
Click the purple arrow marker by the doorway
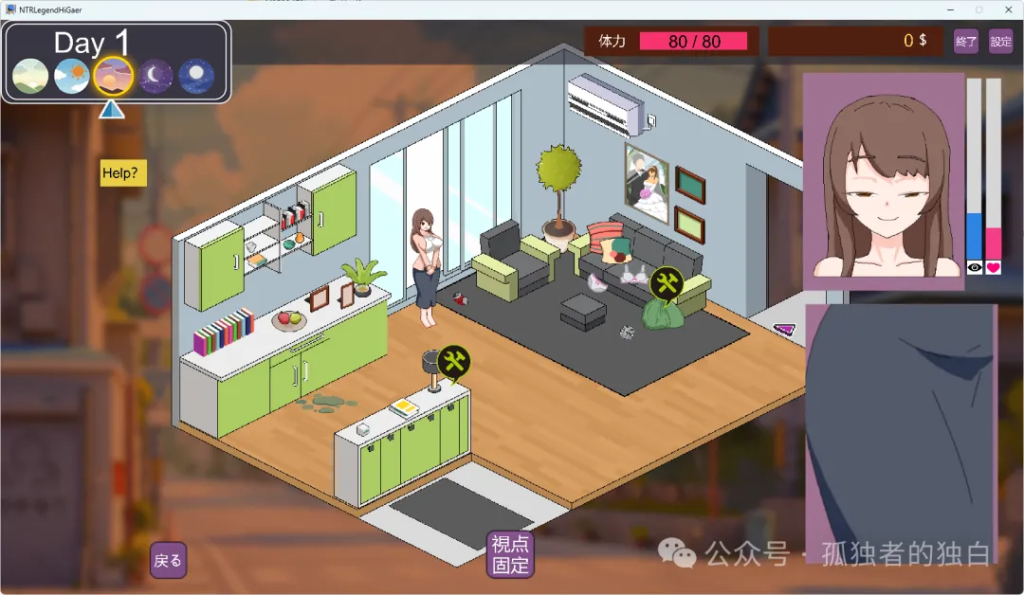point(784,329)
